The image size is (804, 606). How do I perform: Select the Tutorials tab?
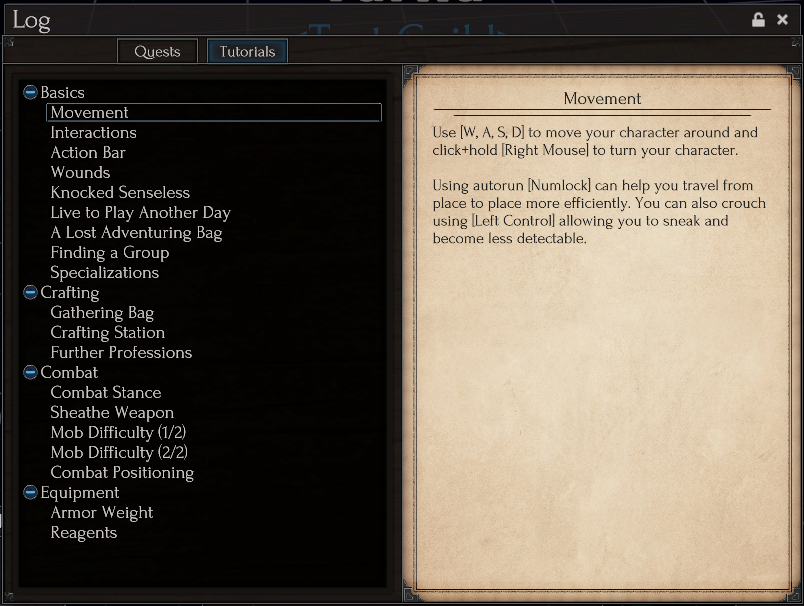pyautogui.click(x=247, y=51)
